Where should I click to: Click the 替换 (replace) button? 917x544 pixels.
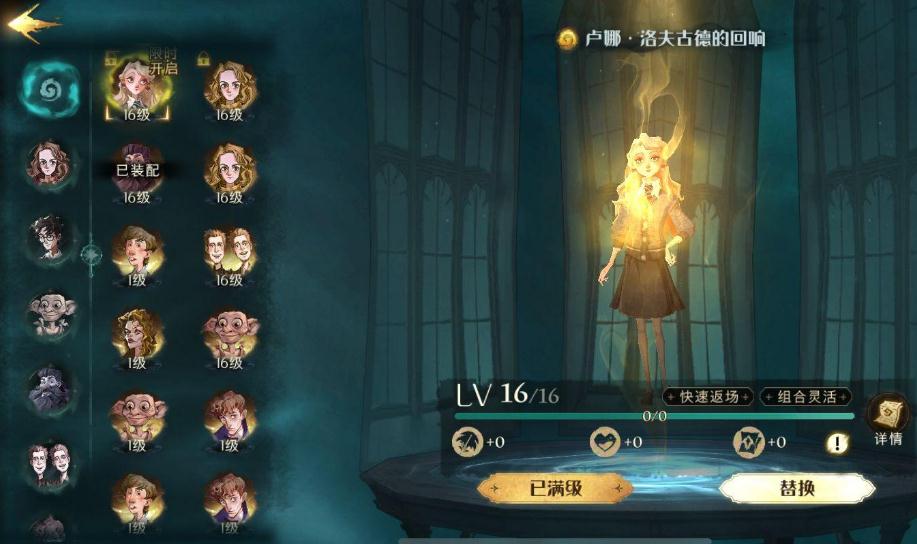point(796,489)
